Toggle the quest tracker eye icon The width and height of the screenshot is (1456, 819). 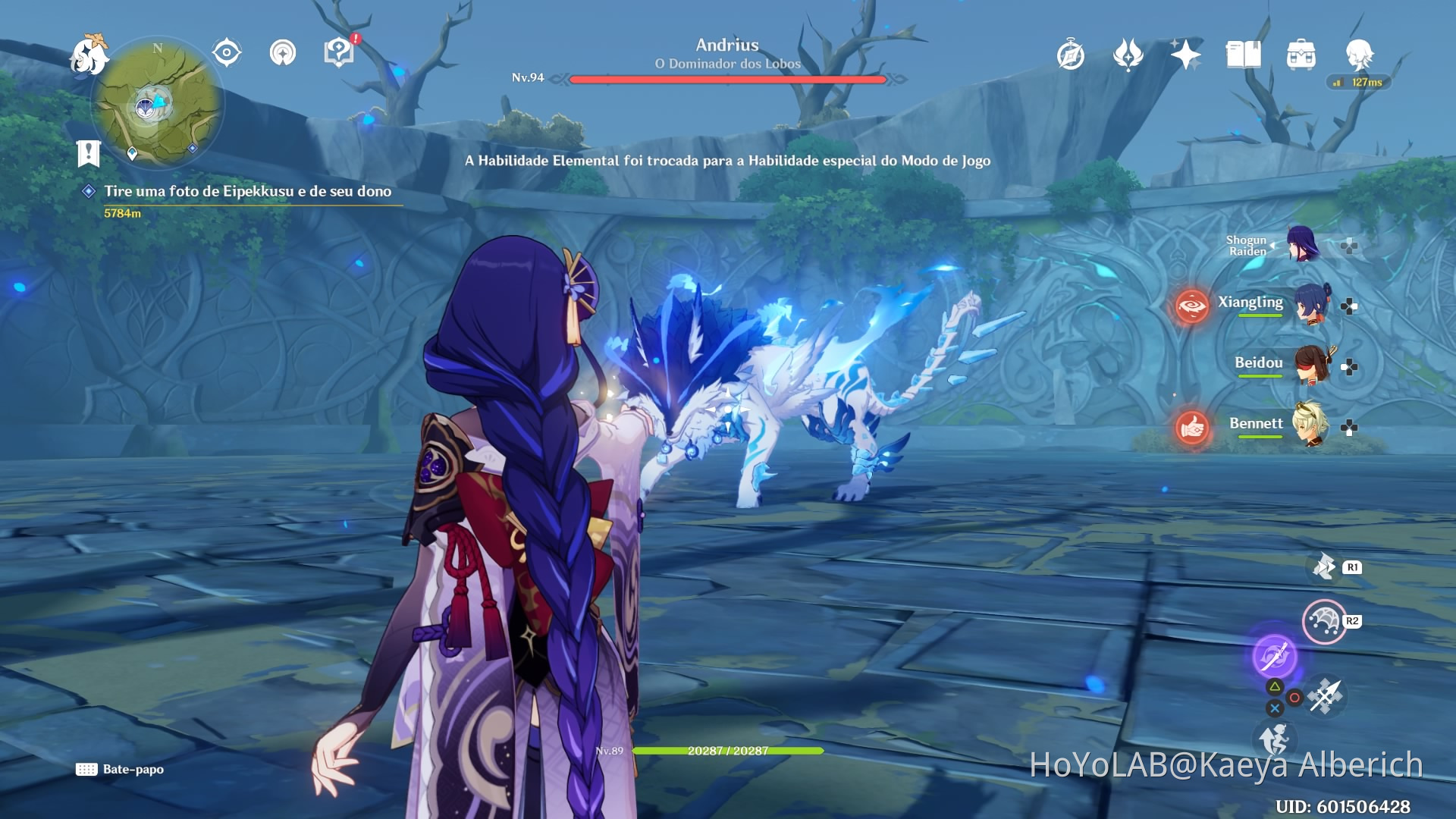pos(225,51)
